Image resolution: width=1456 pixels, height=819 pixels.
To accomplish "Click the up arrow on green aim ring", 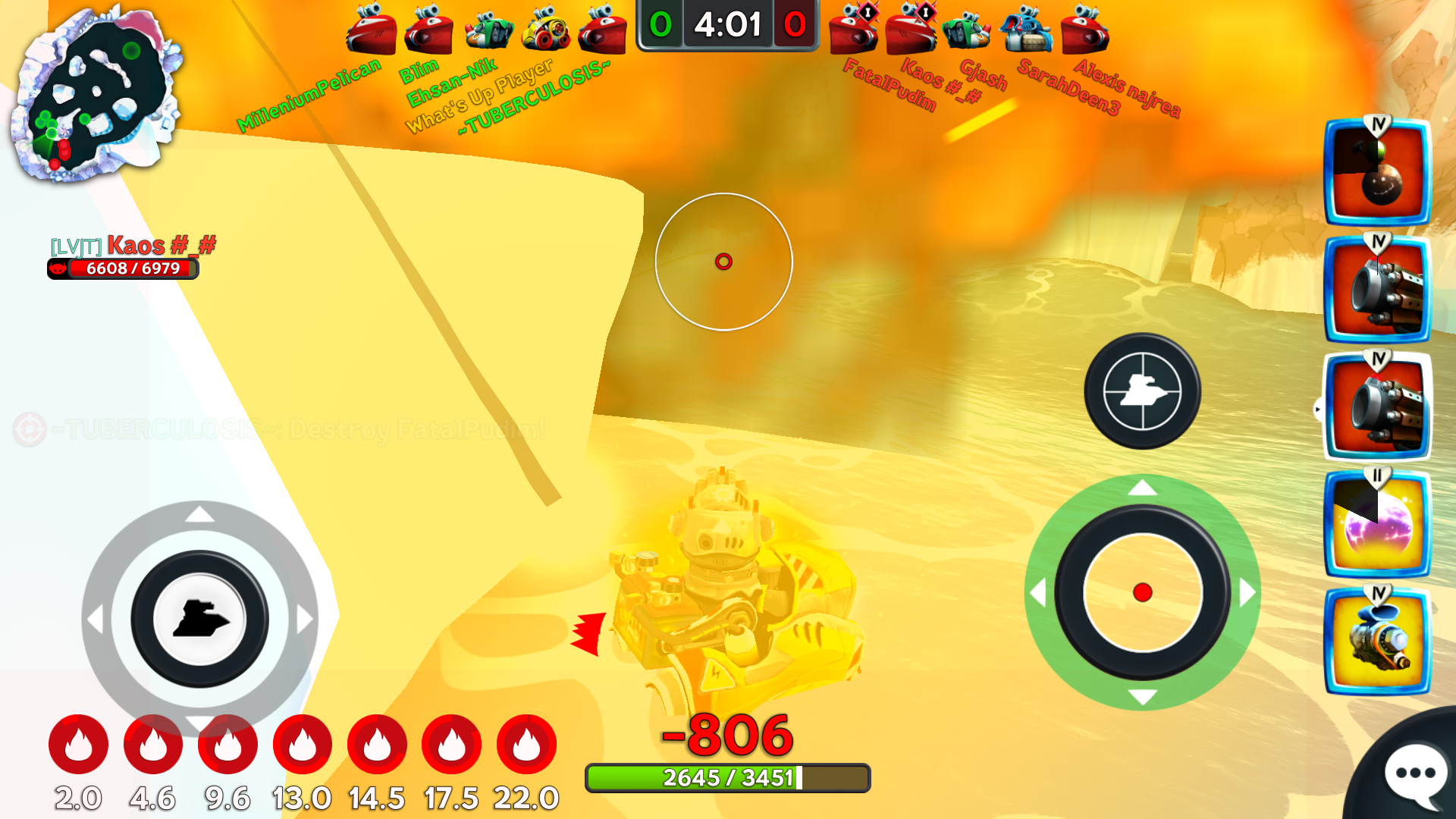I will [x=1142, y=488].
